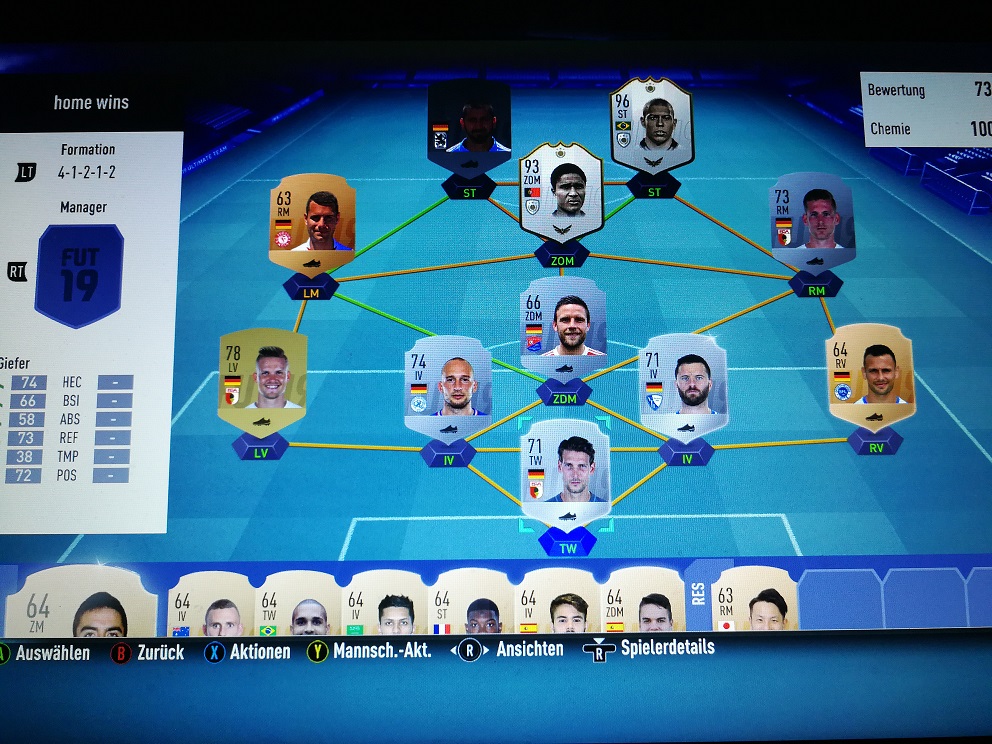Choose the dark striker card with German flag
The height and width of the screenshot is (744, 992).
(469, 125)
